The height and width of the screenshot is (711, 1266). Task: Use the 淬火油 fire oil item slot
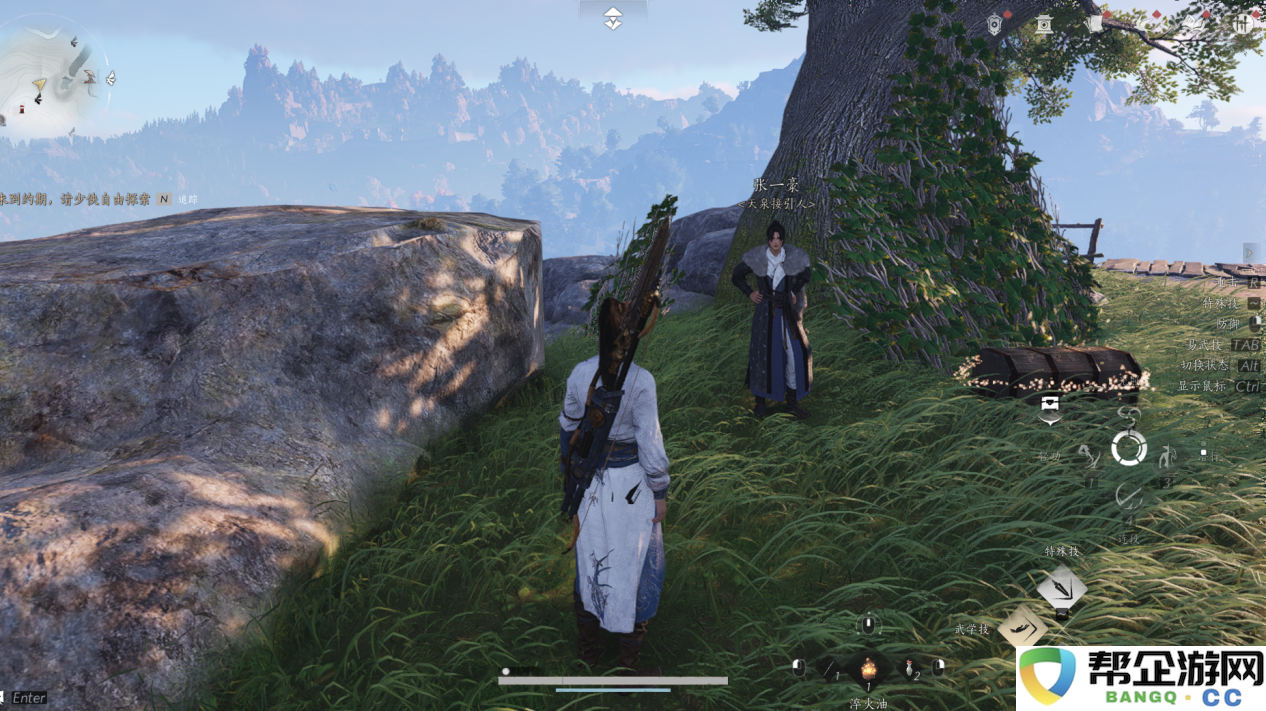tap(869, 669)
